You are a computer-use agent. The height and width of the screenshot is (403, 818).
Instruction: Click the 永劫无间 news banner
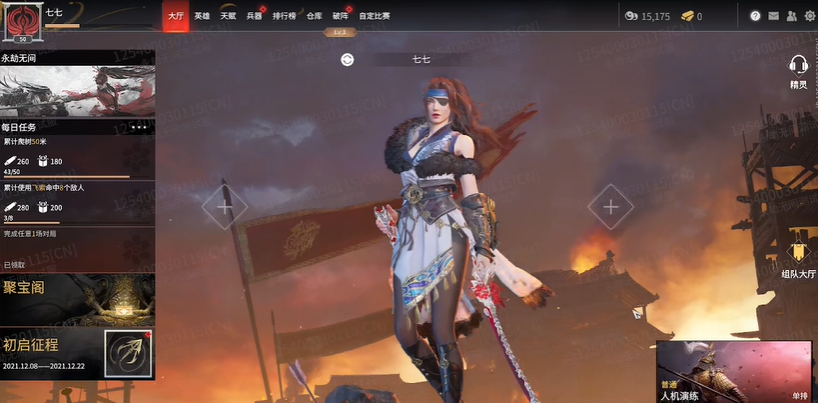click(x=77, y=91)
